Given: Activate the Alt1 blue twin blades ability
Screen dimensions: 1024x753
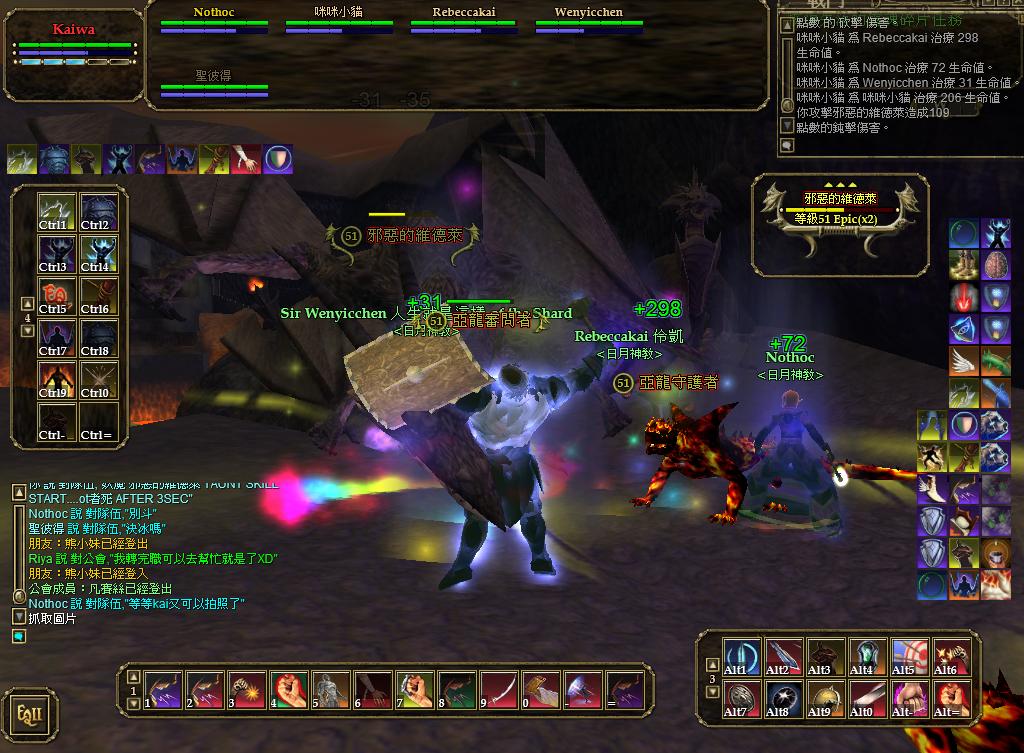Looking at the screenshot, I should 741,657.
